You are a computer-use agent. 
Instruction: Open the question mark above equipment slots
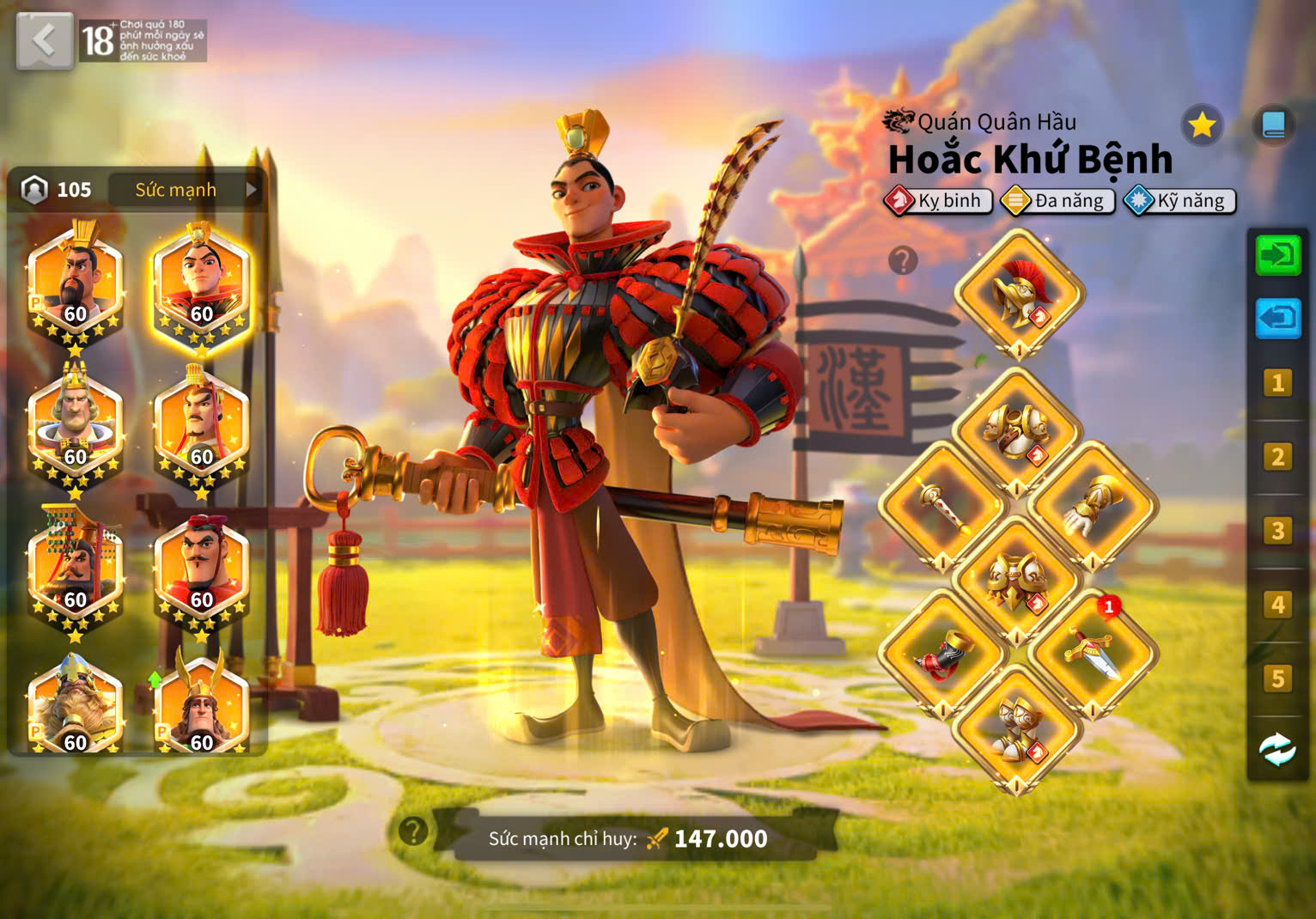click(x=903, y=259)
